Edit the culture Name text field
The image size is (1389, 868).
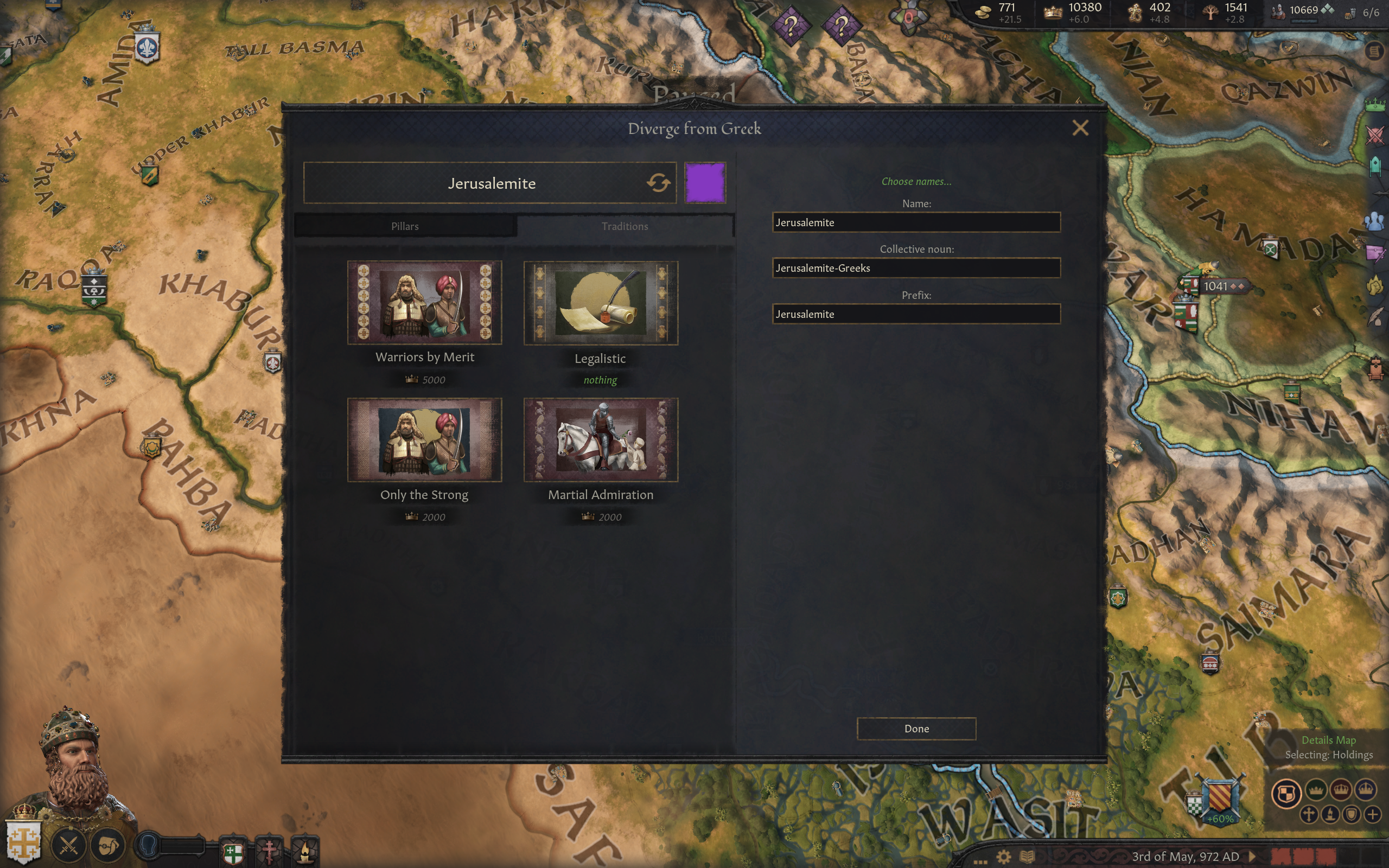[x=916, y=222]
